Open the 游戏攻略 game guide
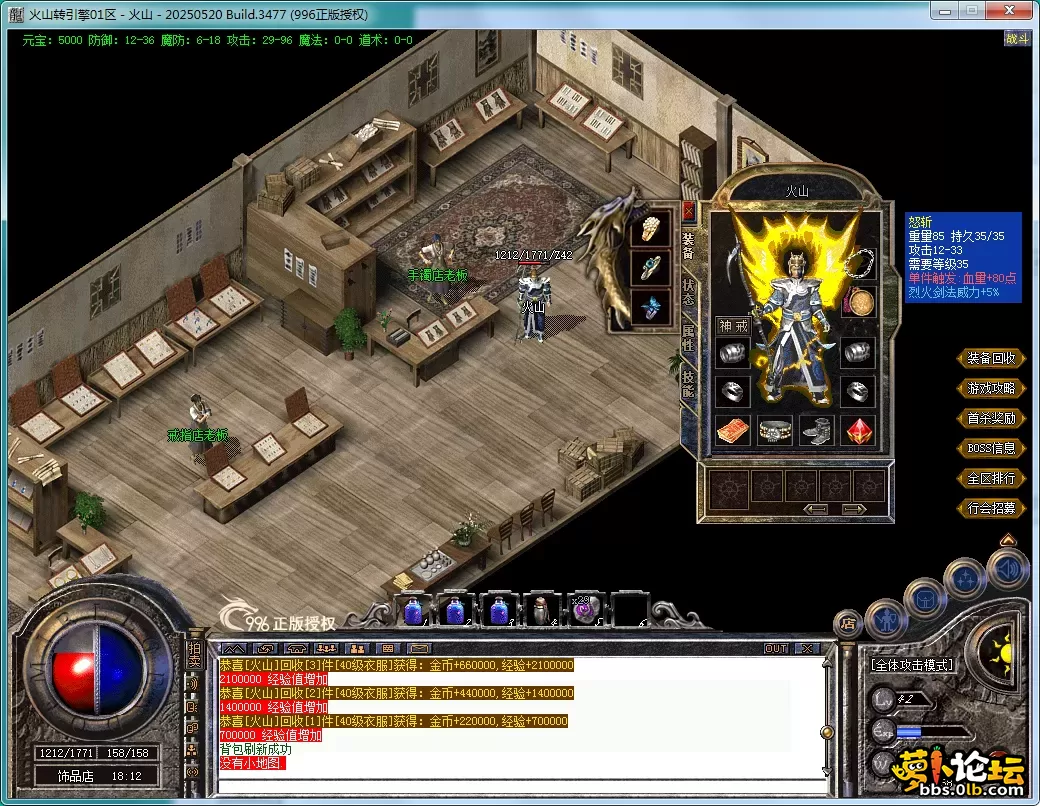The width and height of the screenshot is (1040, 806). pos(991,388)
